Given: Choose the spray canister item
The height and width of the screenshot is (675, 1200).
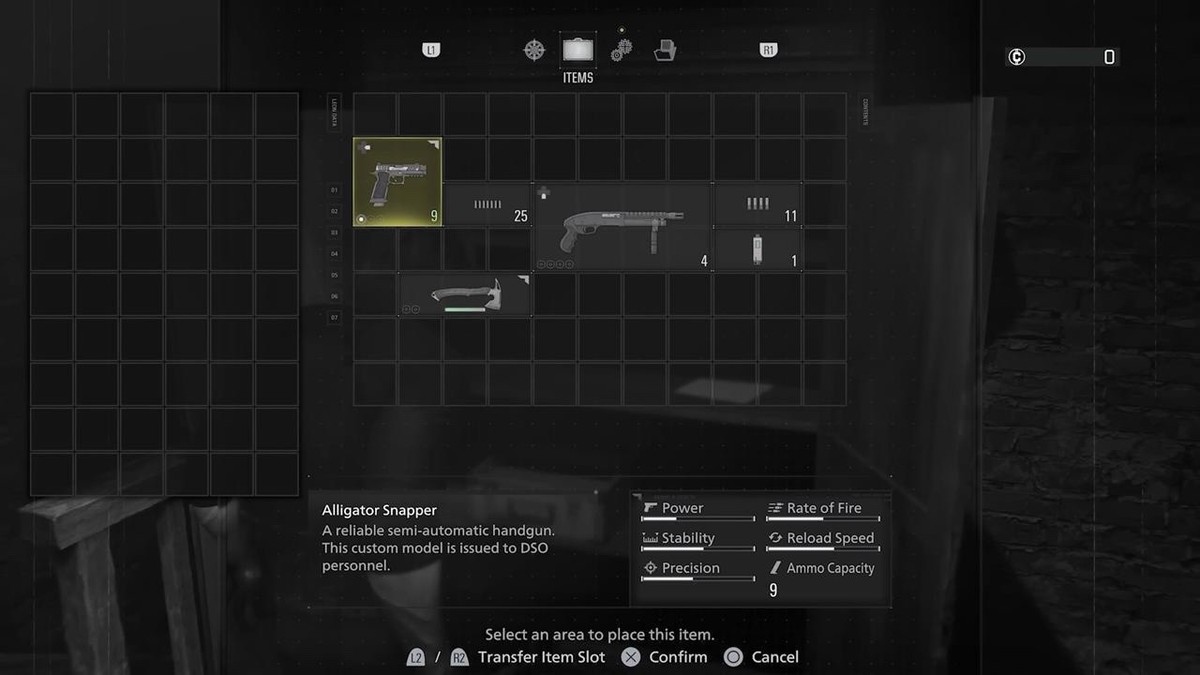Looking at the screenshot, I should tap(757, 250).
